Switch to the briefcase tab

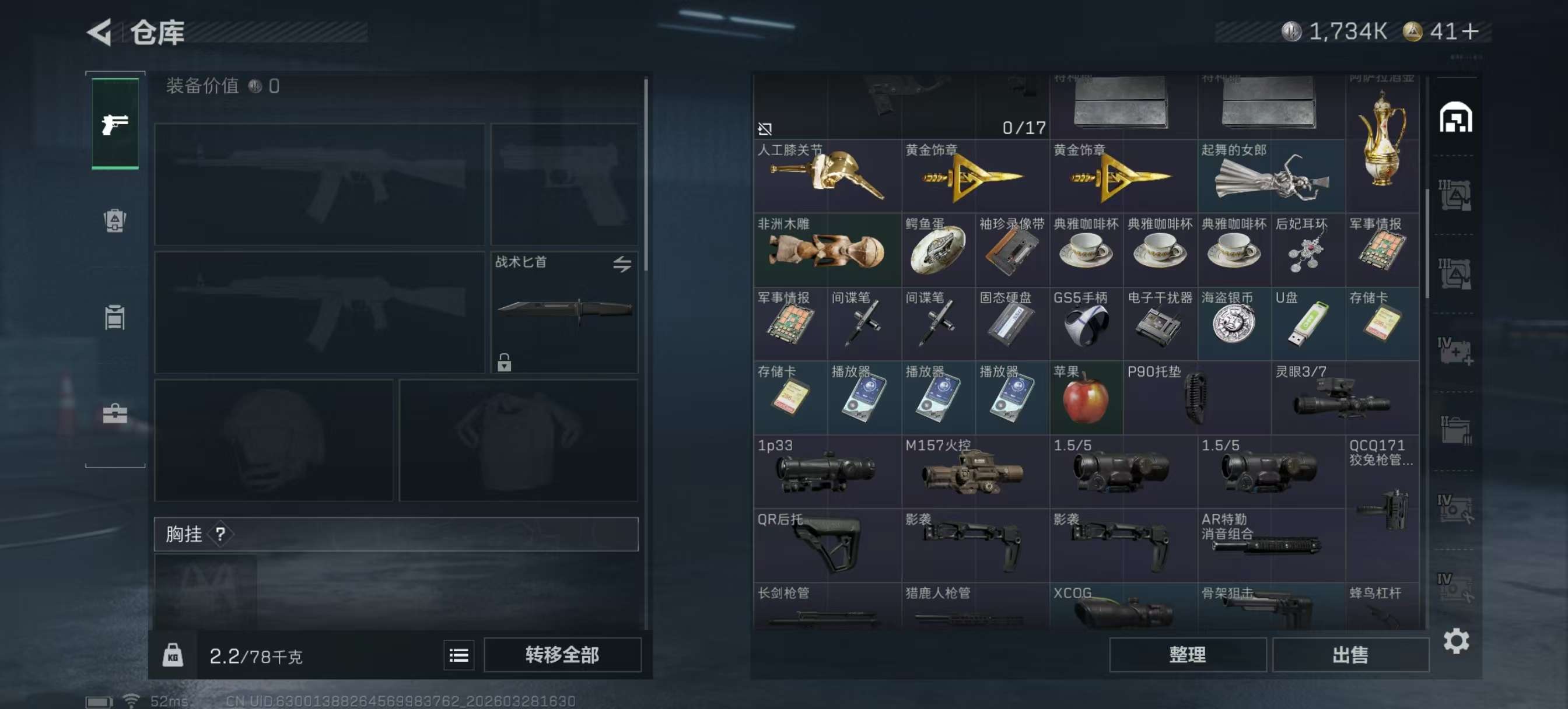coord(115,414)
